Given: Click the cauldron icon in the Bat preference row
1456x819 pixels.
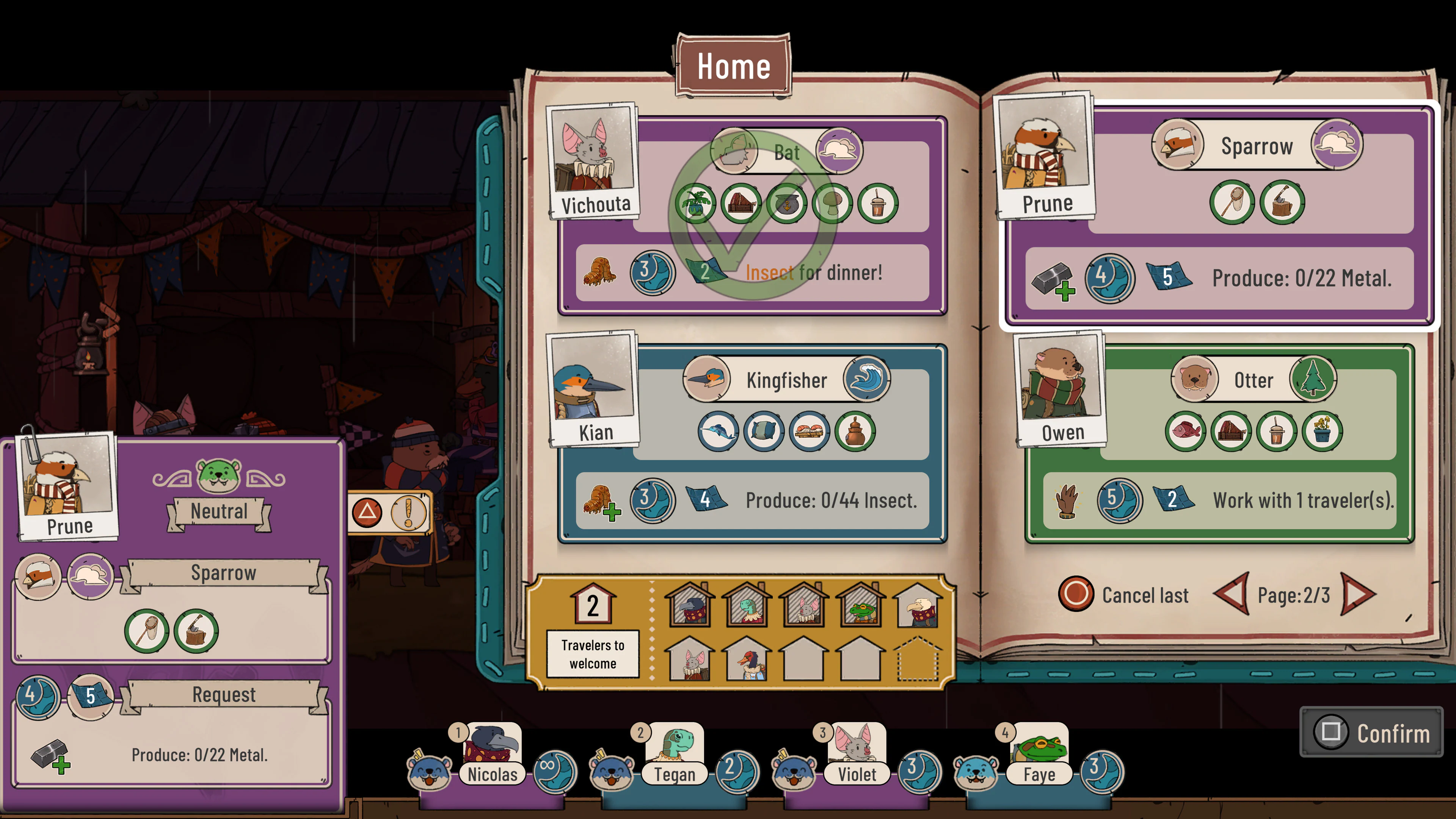Looking at the screenshot, I should coord(788,204).
